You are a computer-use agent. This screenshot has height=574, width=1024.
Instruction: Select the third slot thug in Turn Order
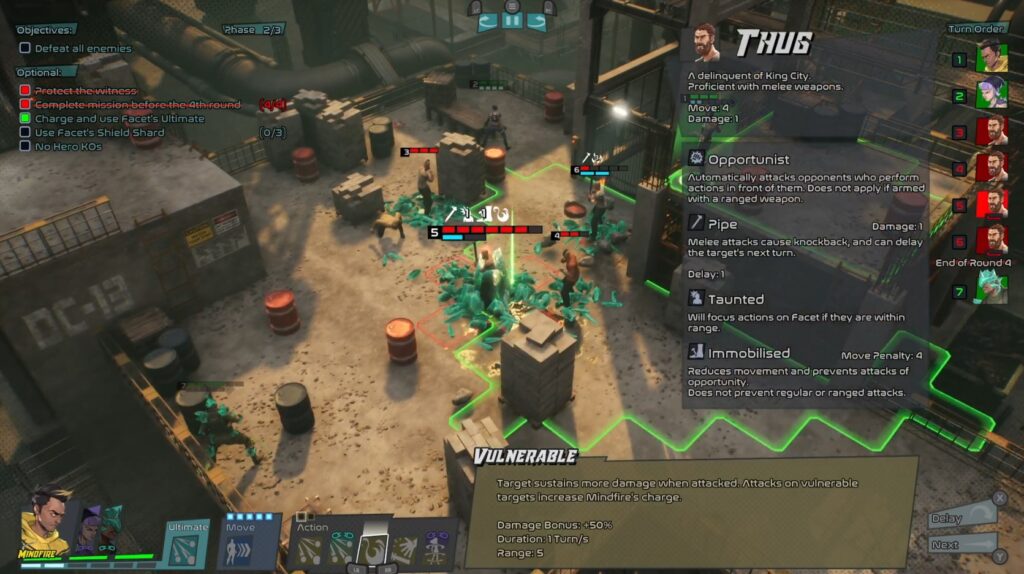(x=991, y=132)
